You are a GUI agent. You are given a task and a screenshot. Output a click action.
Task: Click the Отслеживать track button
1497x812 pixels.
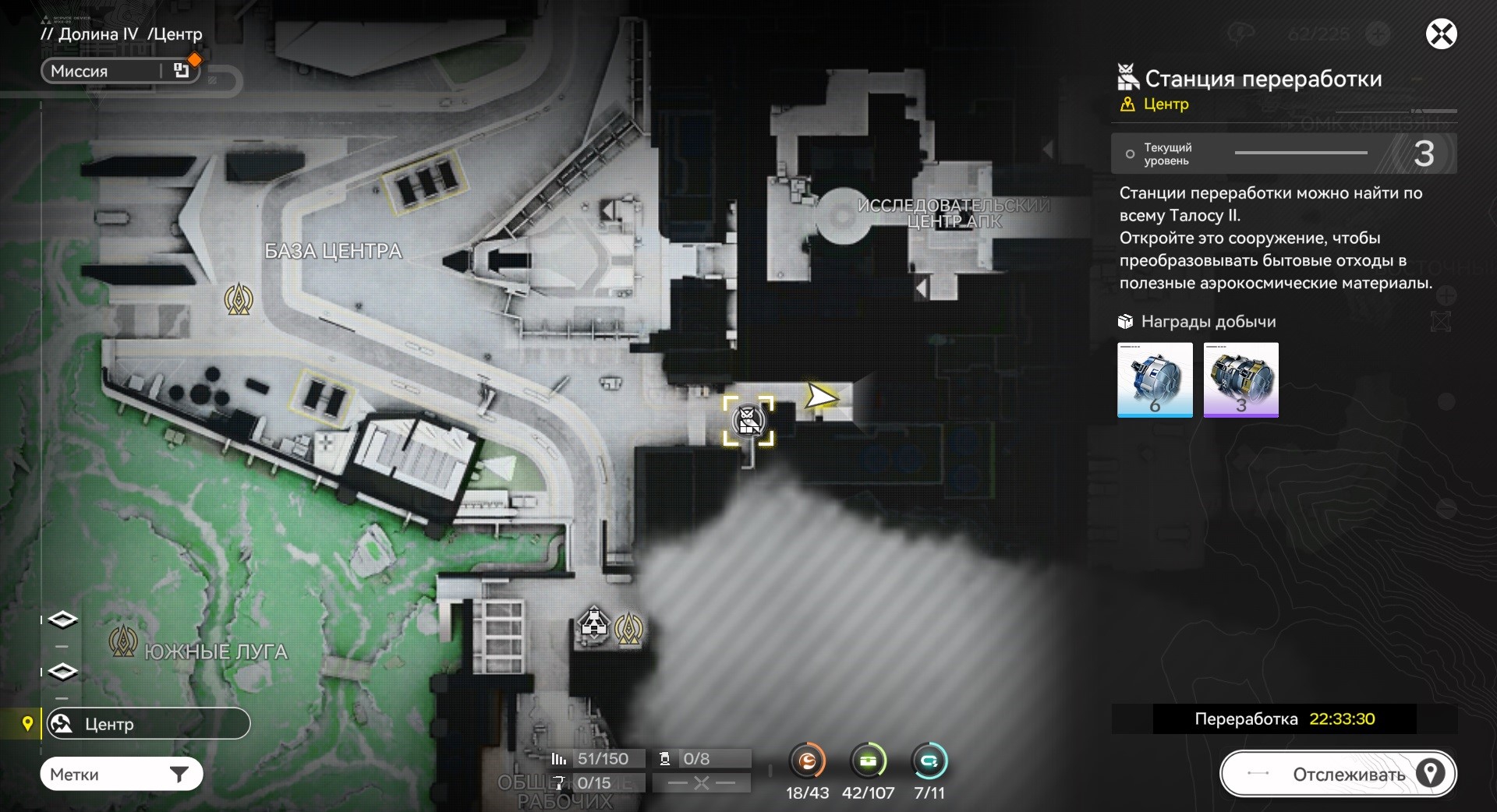(1338, 774)
